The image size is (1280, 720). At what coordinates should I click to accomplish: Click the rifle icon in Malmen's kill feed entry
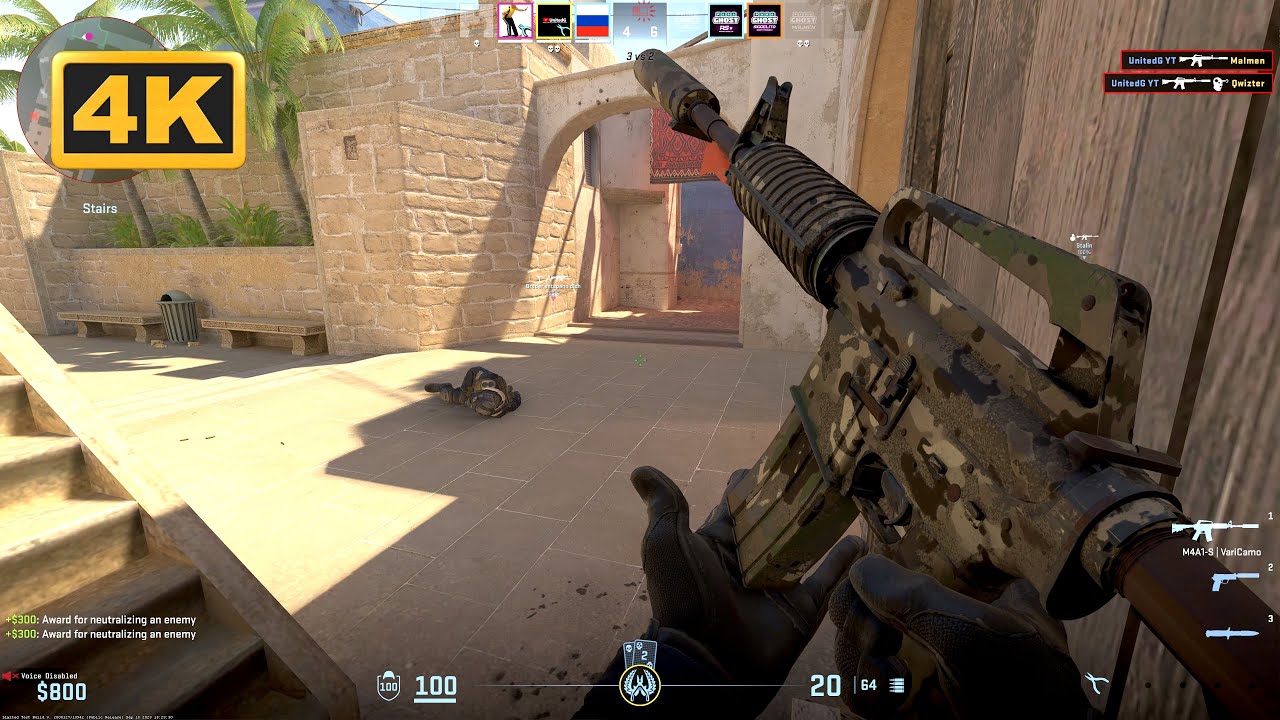pos(1203,61)
